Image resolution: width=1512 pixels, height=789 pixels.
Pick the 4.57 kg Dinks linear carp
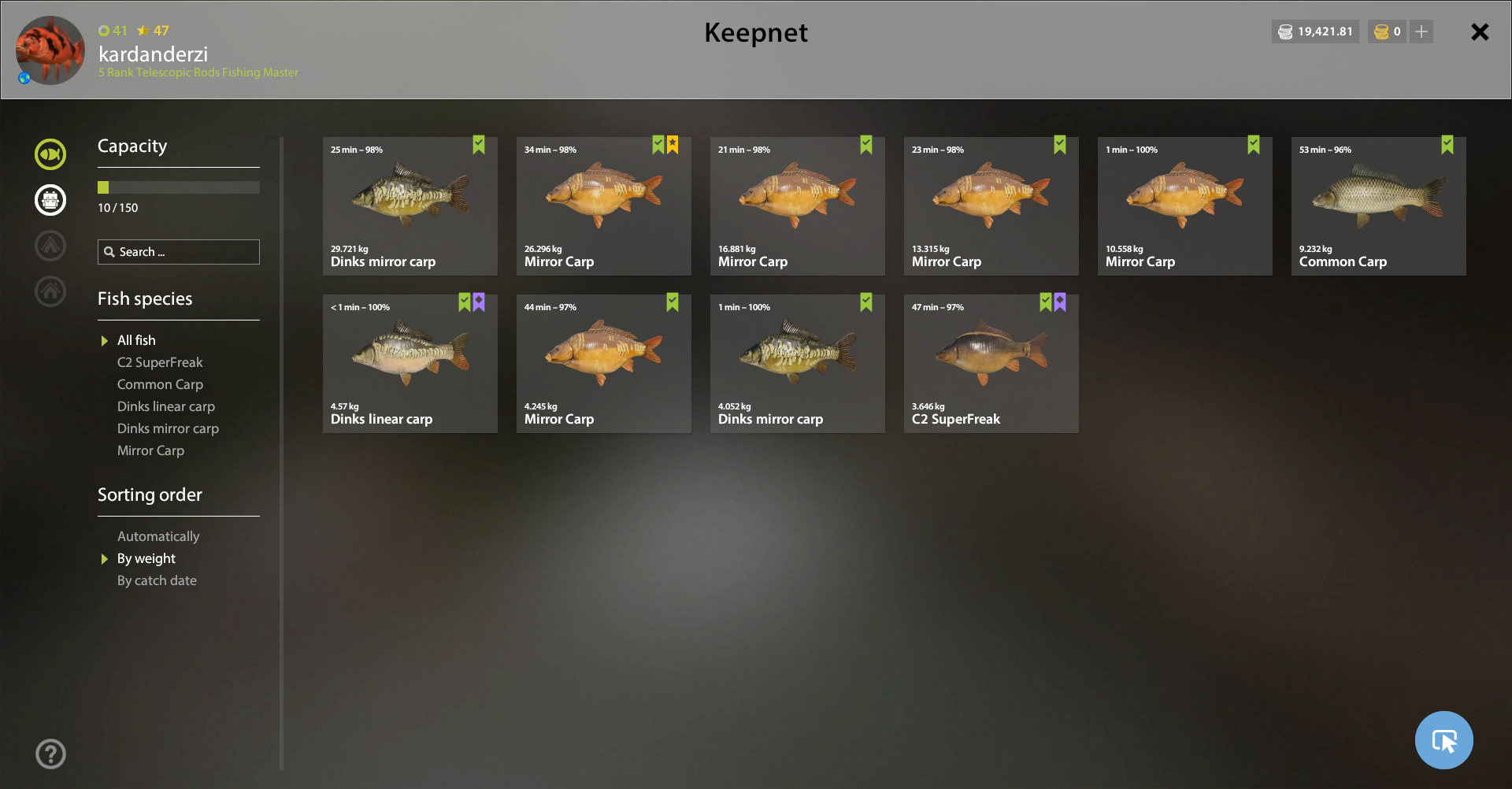point(409,364)
